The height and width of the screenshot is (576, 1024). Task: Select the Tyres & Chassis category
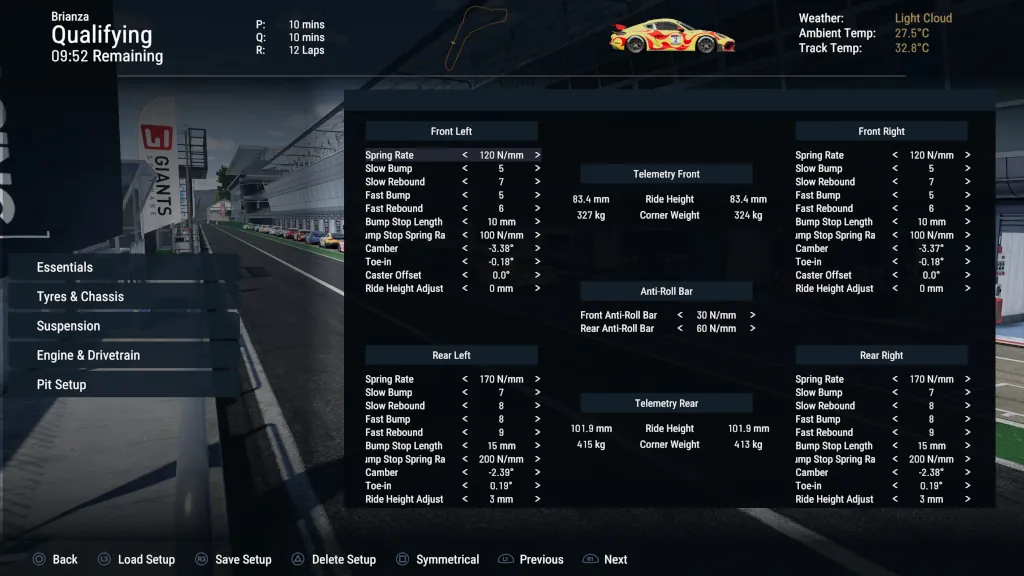pos(80,296)
